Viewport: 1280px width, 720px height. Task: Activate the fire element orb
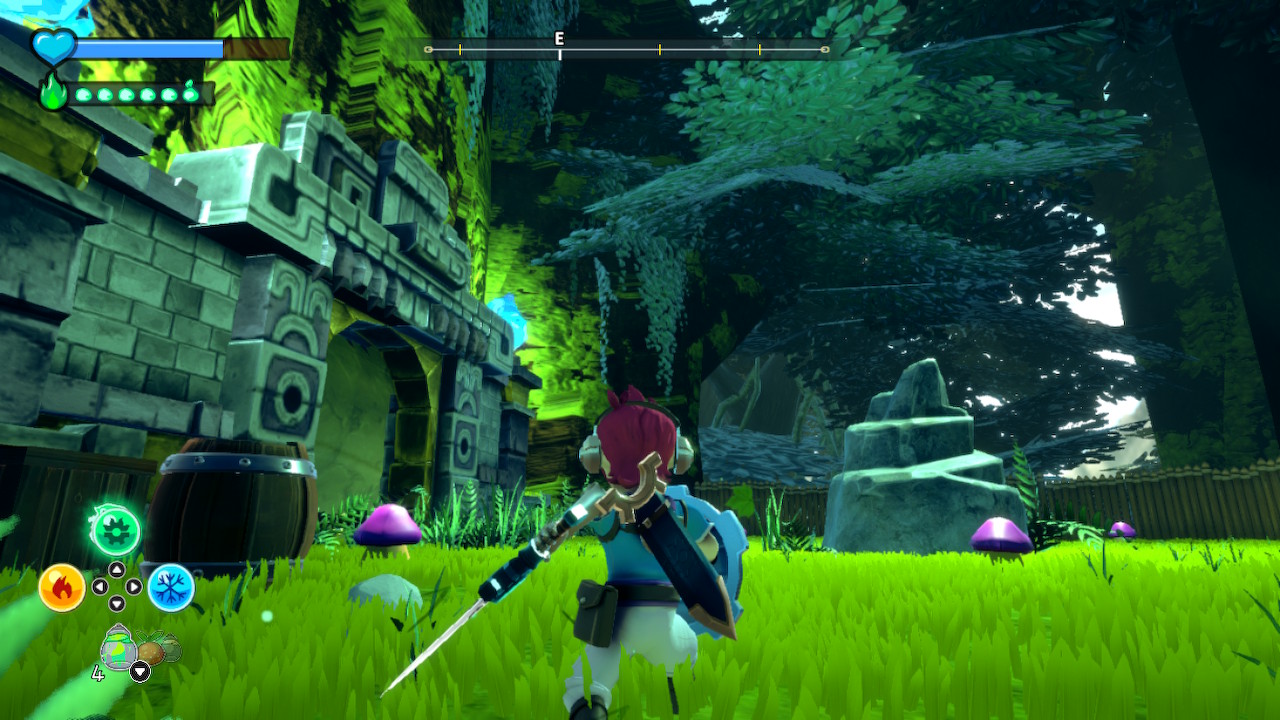pos(61,587)
